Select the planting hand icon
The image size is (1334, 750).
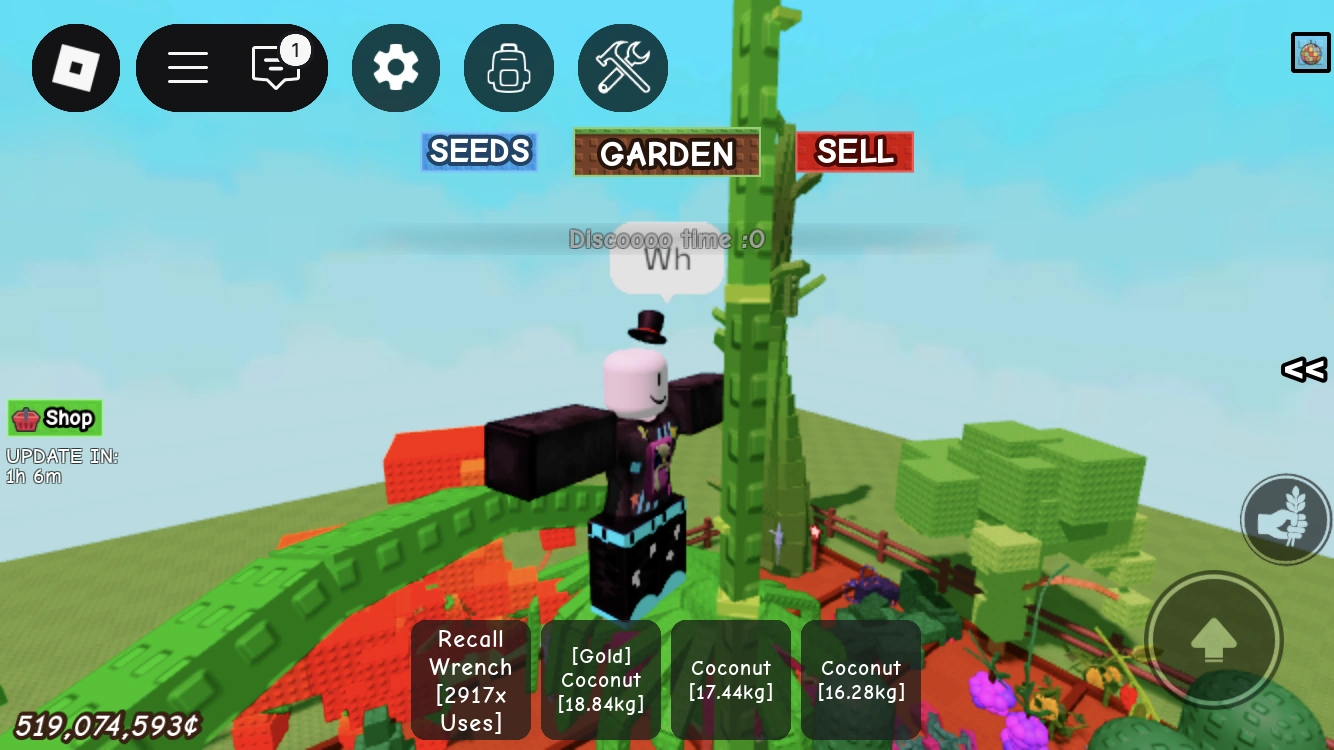click(x=1286, y=519)
